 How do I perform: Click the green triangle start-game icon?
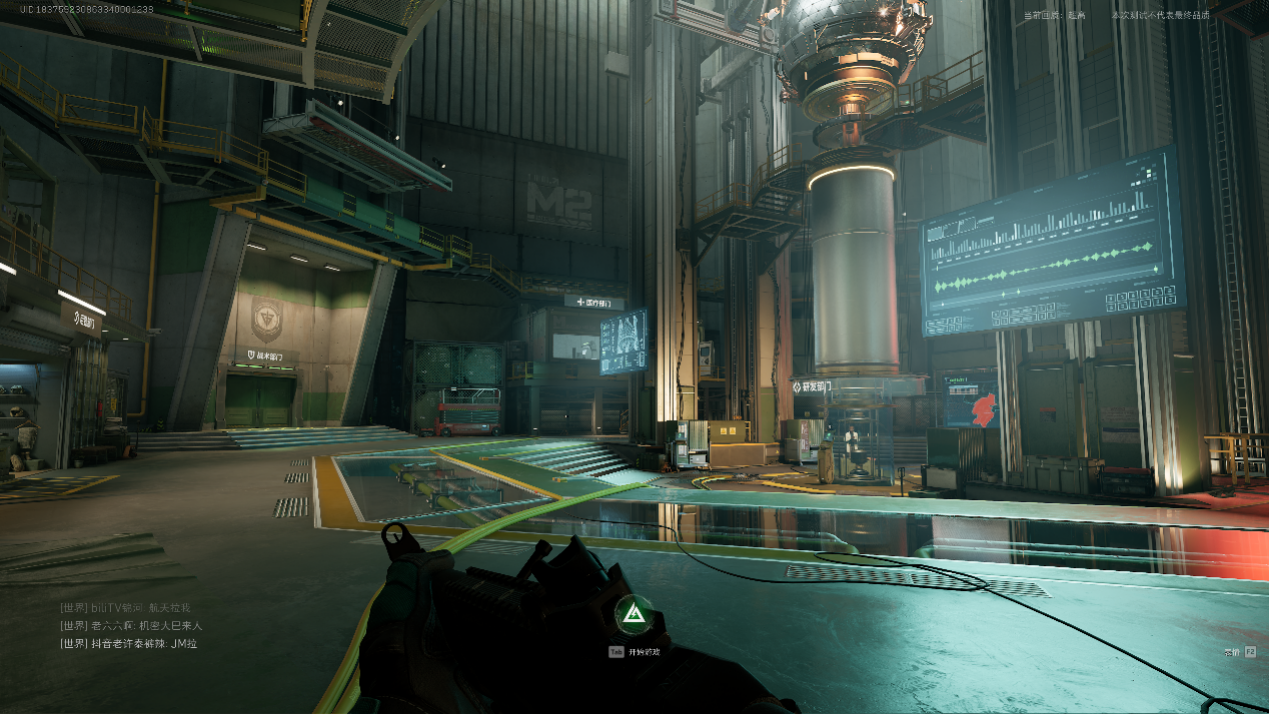pyautogui.click(x=631, y=615)
